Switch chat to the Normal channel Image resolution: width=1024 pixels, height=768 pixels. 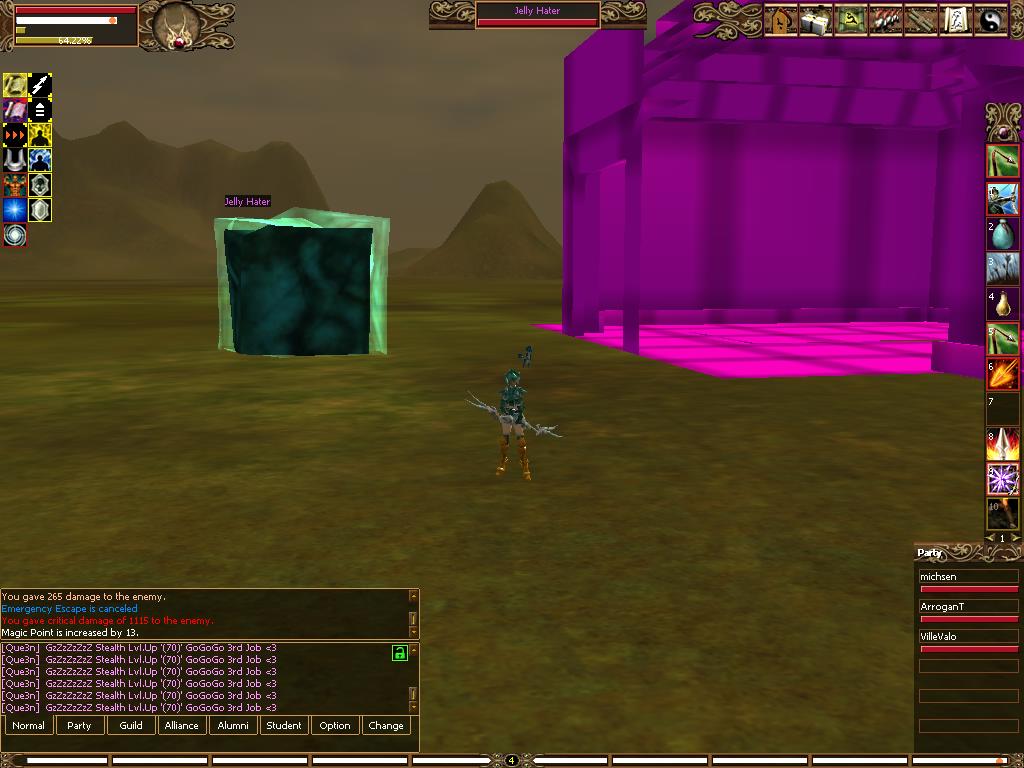(x=29, y=726)
